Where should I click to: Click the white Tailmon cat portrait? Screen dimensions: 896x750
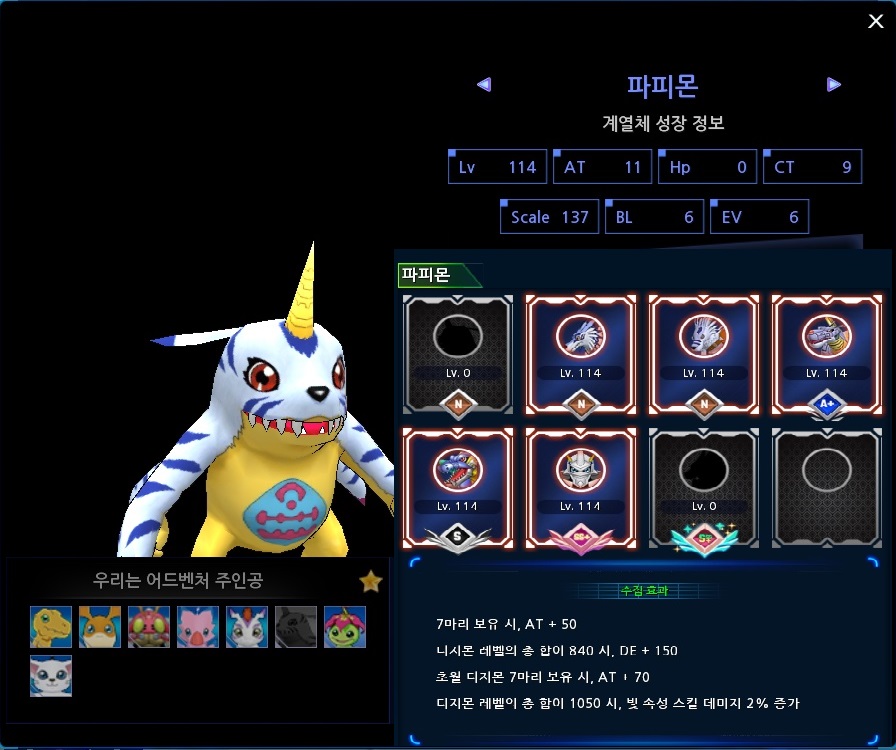[51, 676]
